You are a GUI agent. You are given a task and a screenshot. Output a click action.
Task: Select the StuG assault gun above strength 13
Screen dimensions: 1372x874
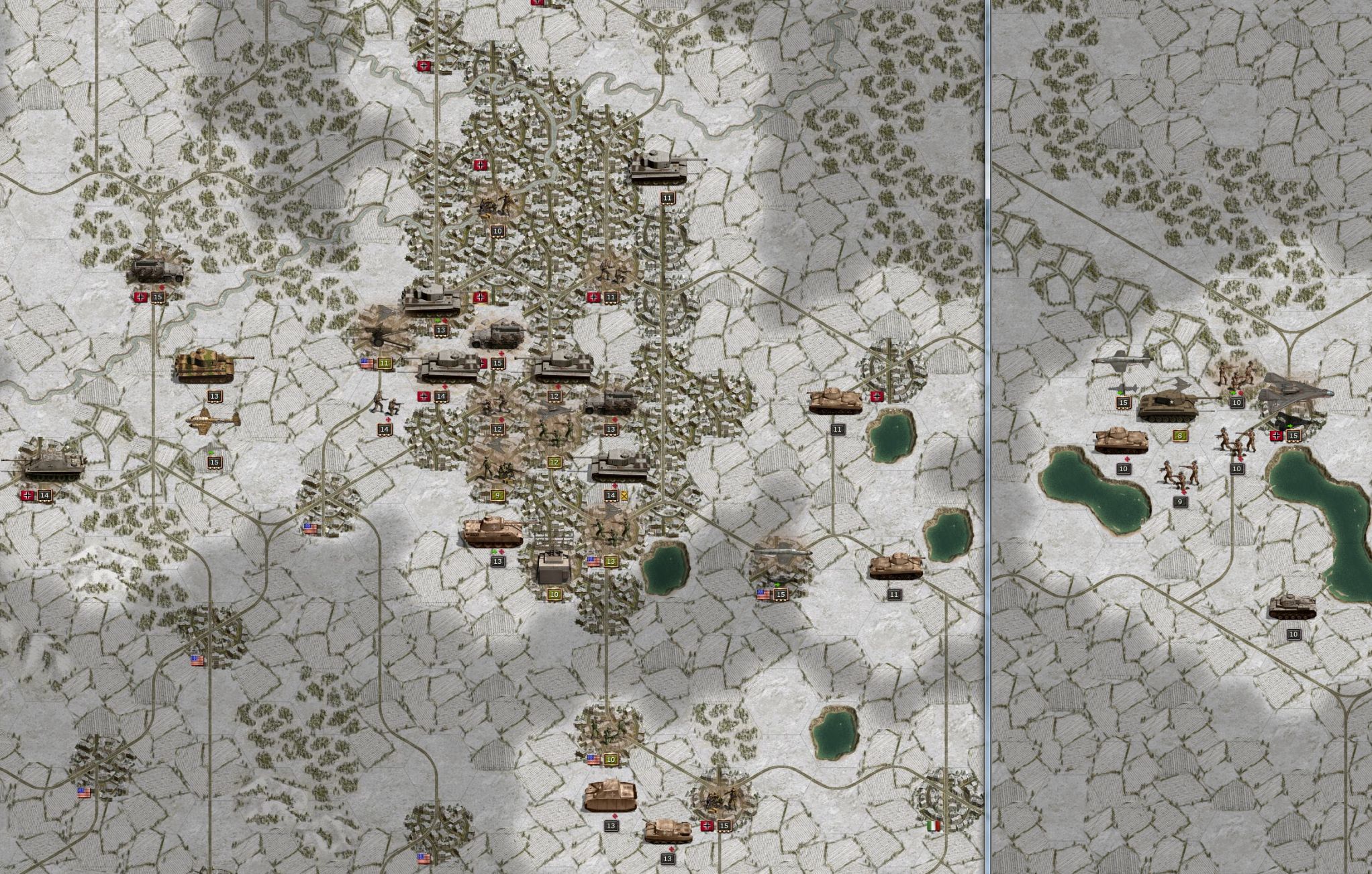pos(609,795)
